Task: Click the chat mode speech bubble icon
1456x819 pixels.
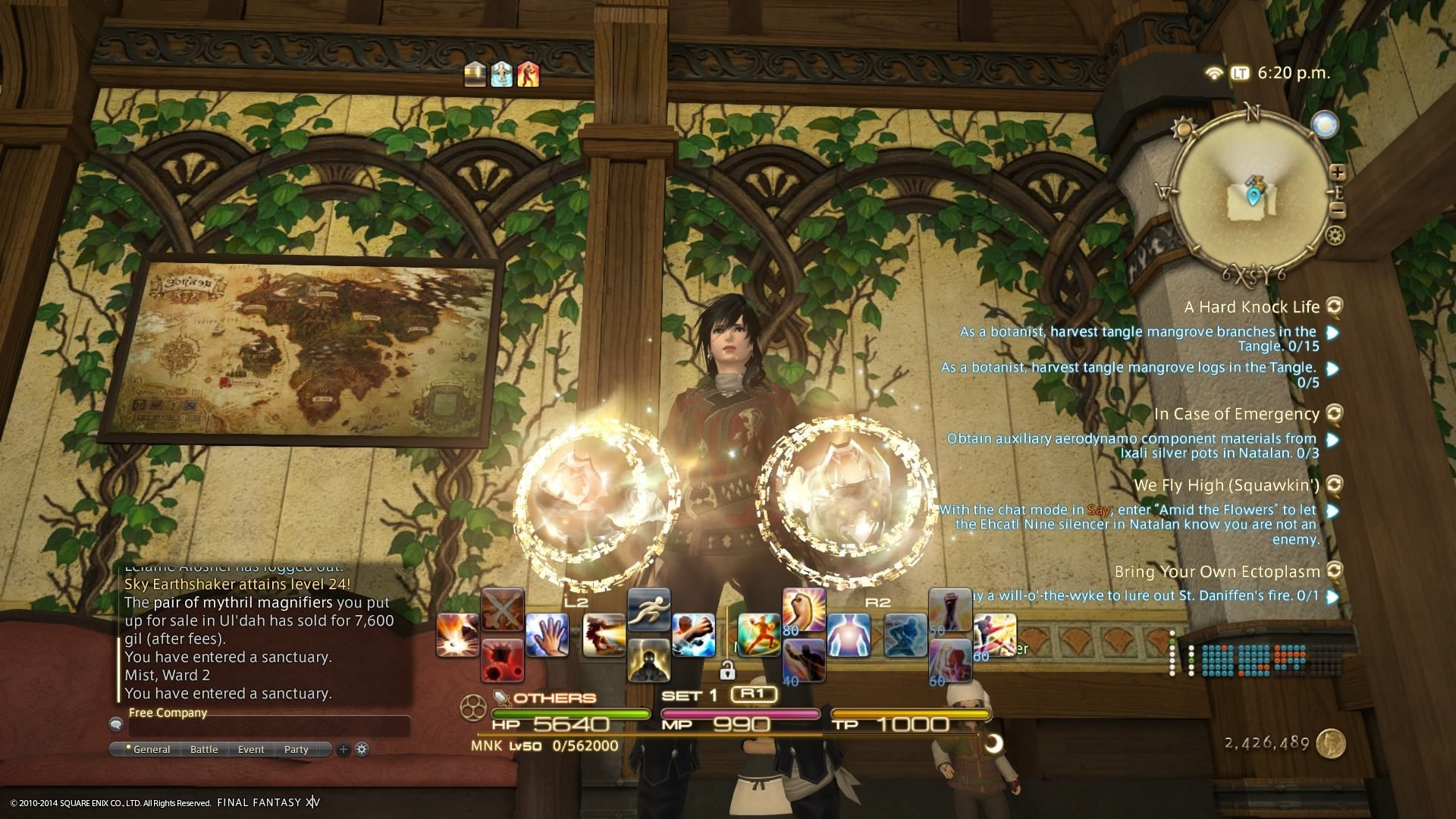Action: point(116,724)
